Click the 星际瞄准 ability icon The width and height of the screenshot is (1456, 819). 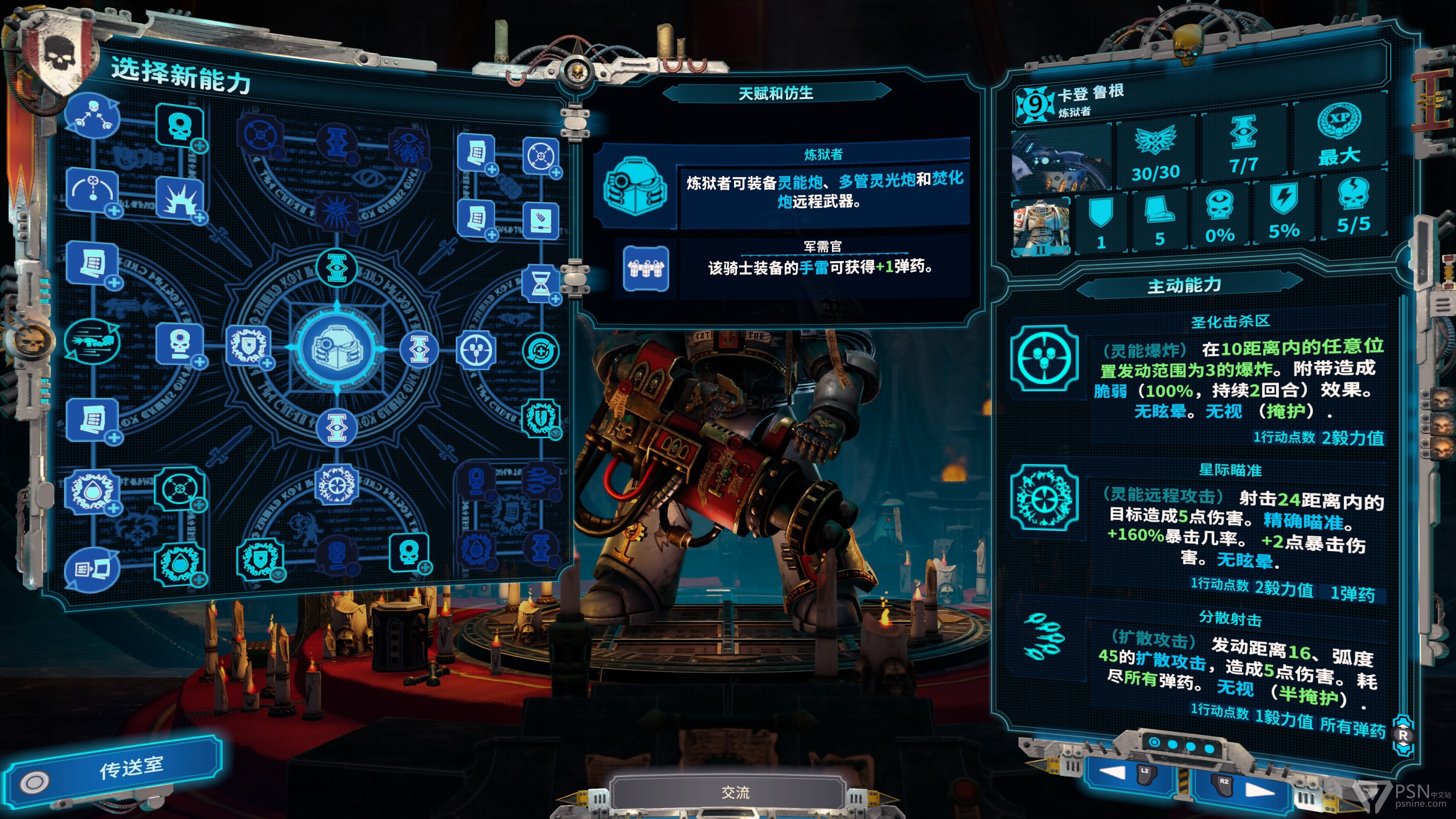[1045, 498]
